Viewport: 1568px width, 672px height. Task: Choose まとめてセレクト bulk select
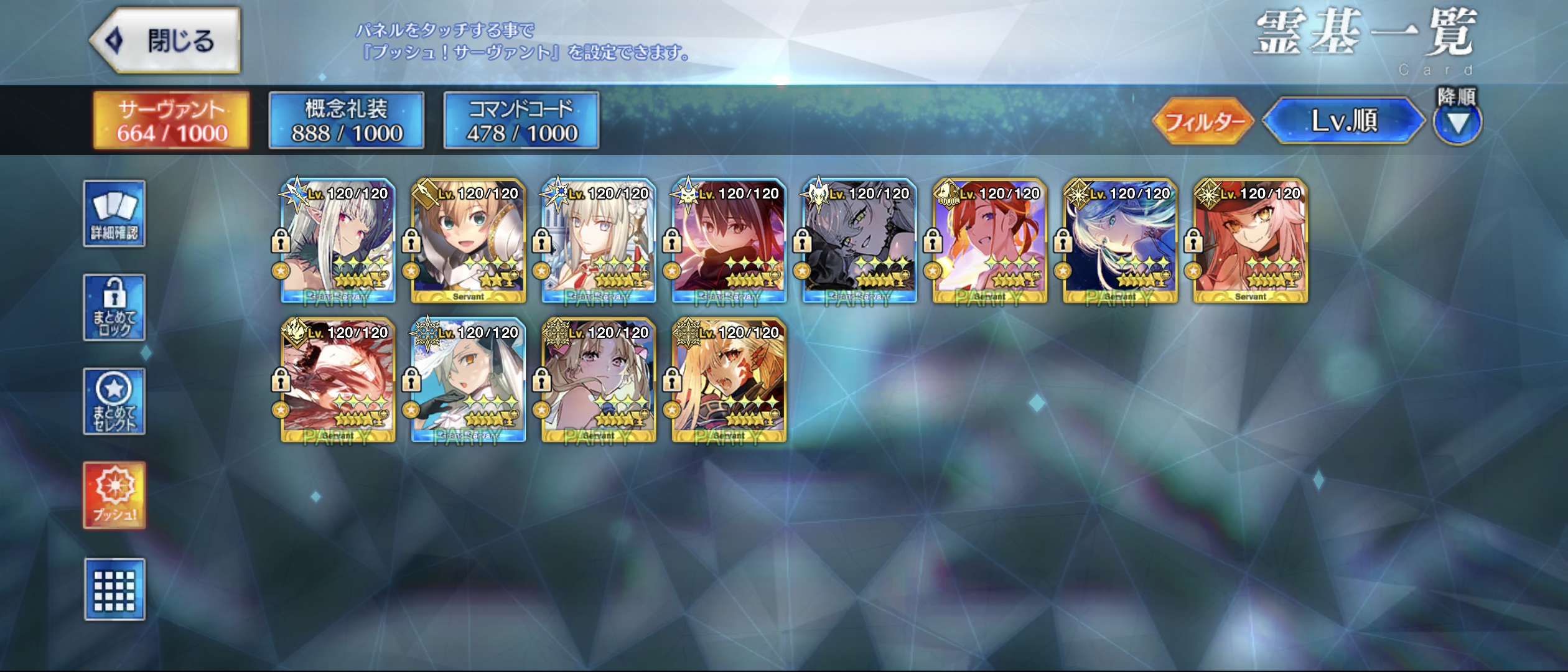pos(114,401)
